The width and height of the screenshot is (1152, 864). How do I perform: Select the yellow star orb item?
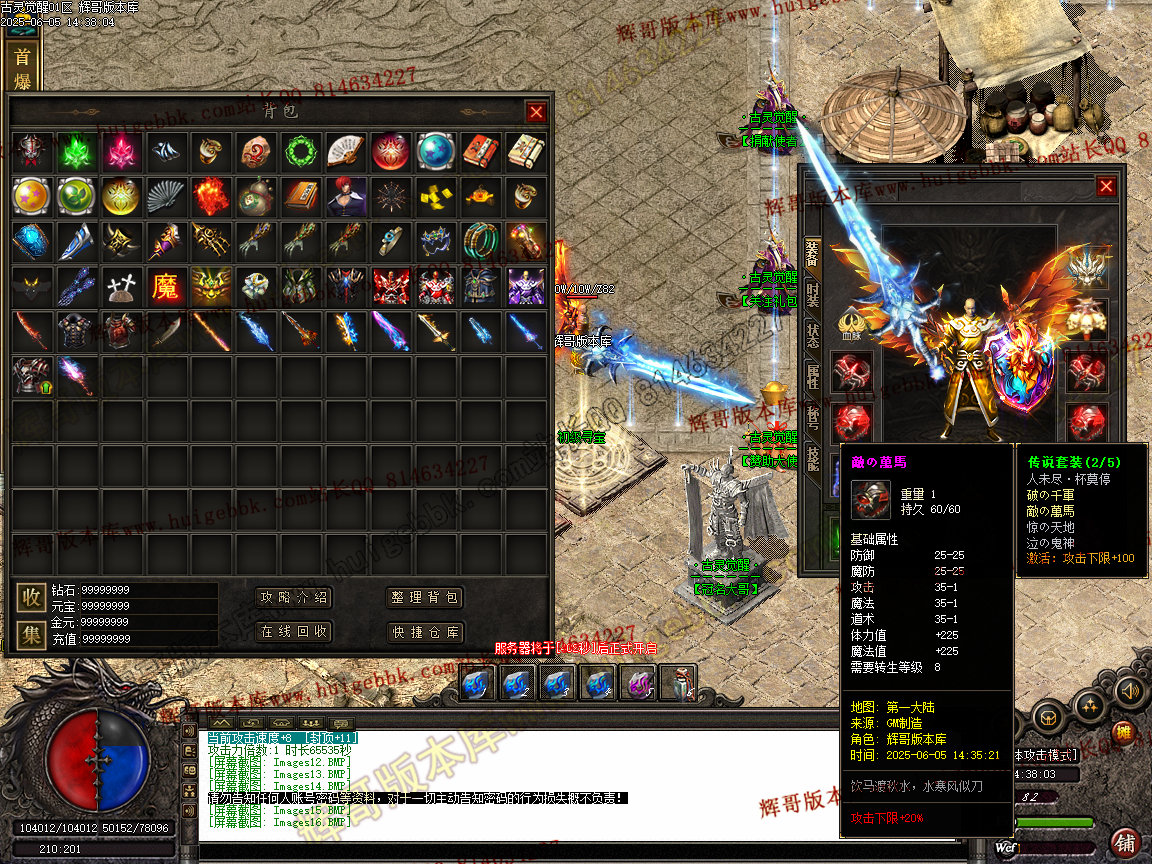[32, 197]
